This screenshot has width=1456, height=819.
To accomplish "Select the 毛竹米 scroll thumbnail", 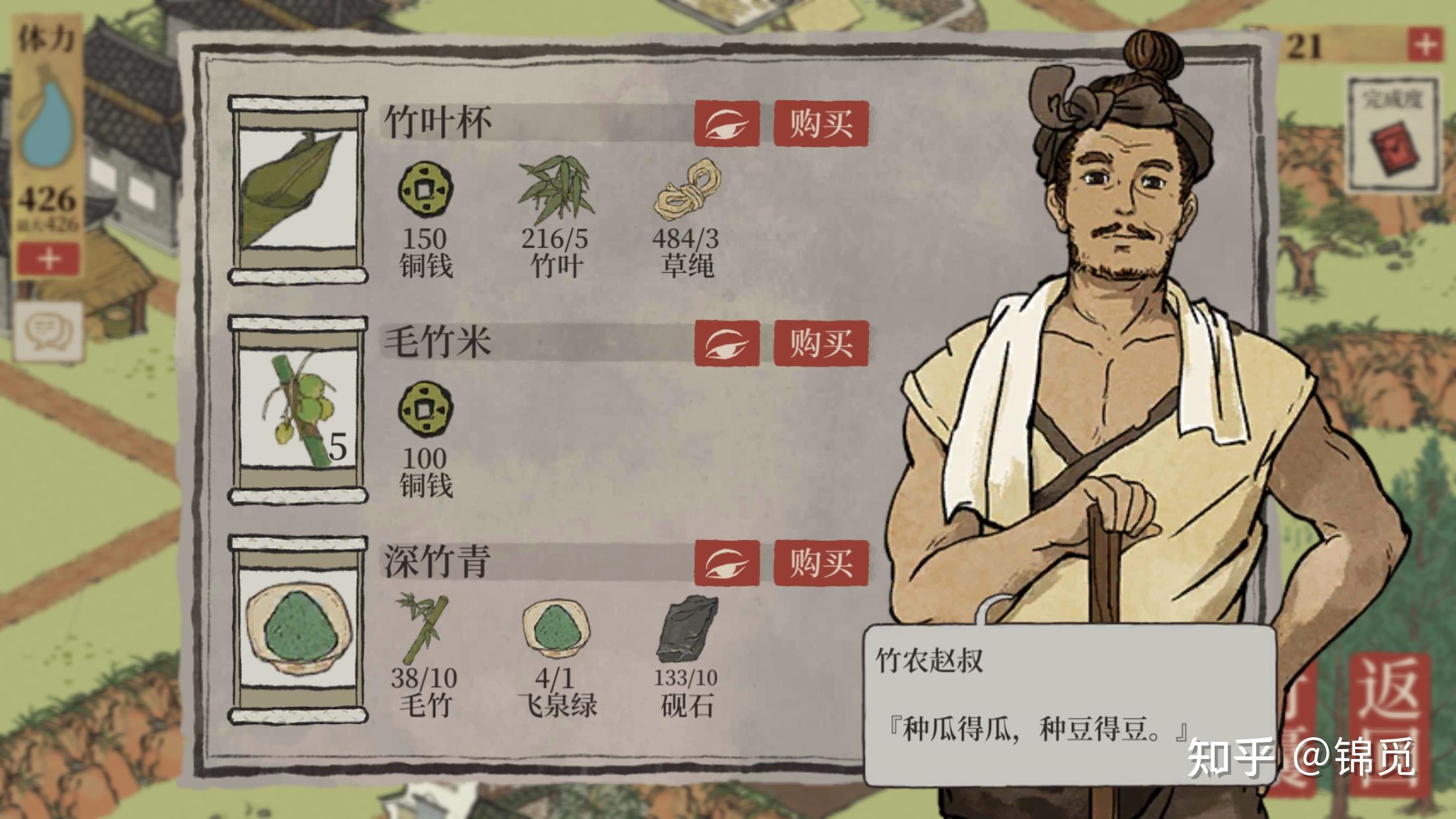I will 298,409.
